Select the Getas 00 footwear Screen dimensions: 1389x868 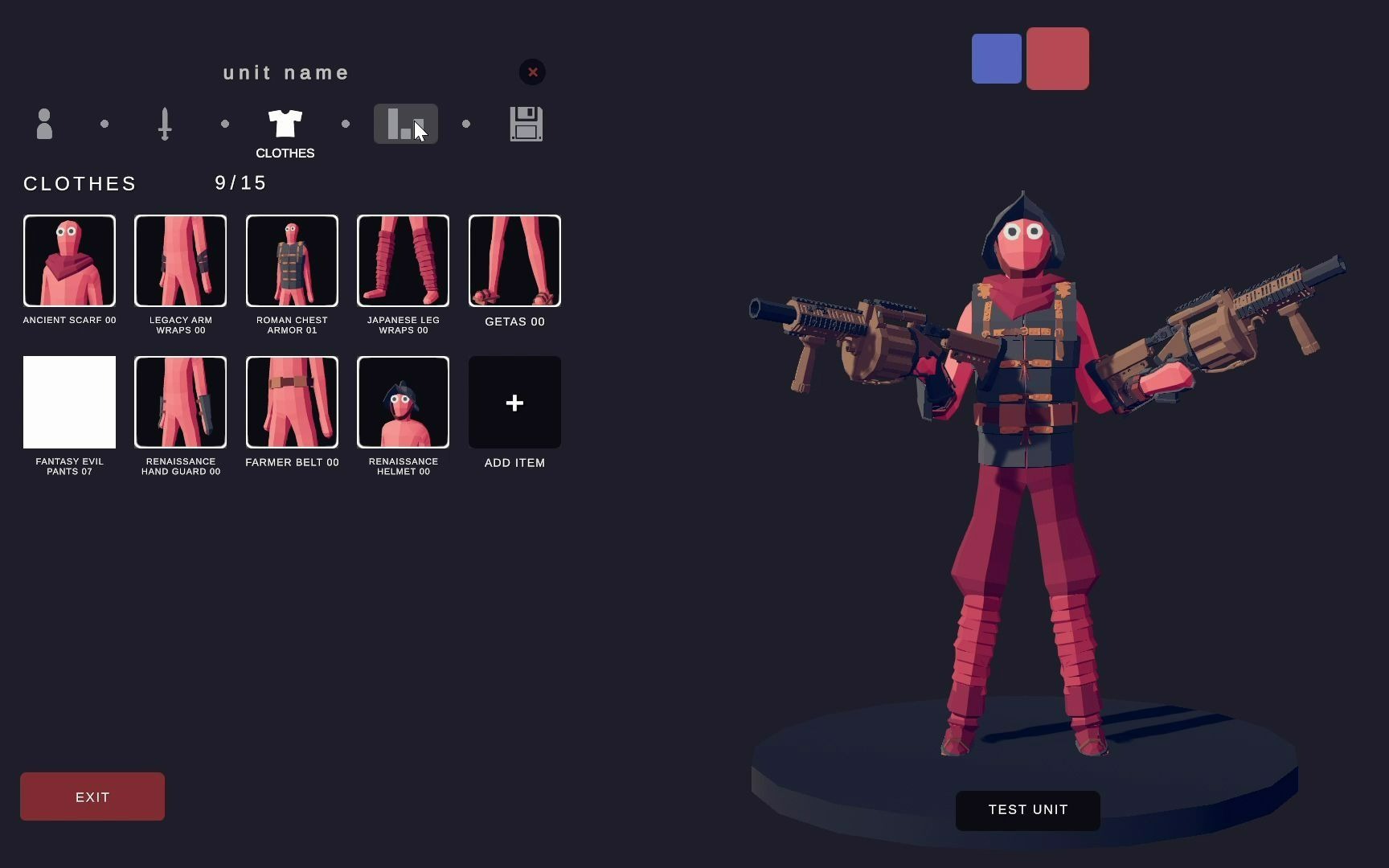[x=514, y=260]
